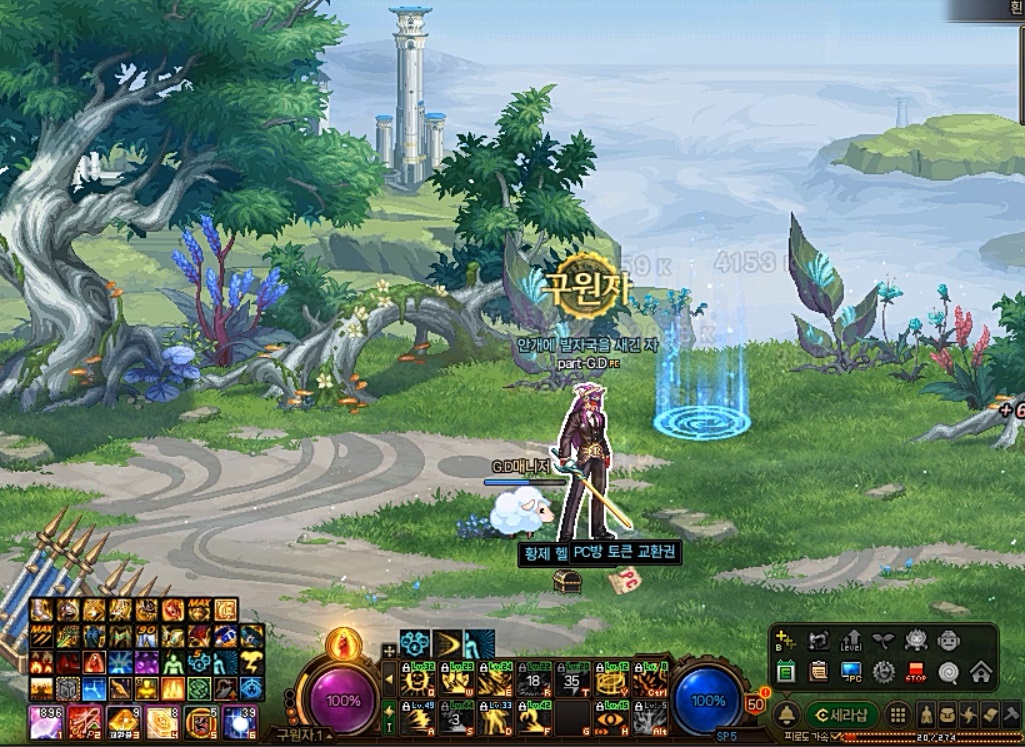Image resolution: width=1025 pixels, height=747 pixels.
Task: Click the house icon
Action: click(x=981, y=672)
